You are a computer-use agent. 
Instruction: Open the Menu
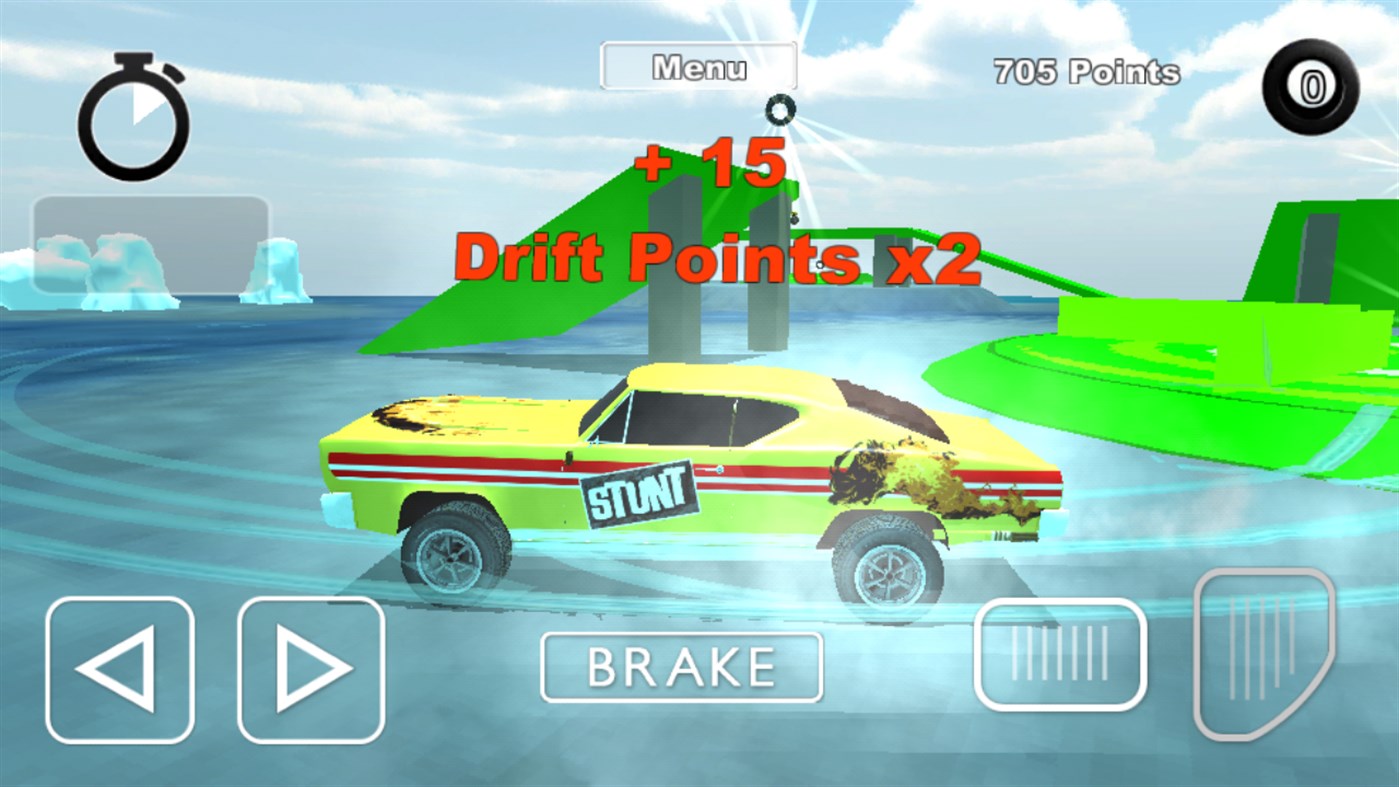point(699,65)
